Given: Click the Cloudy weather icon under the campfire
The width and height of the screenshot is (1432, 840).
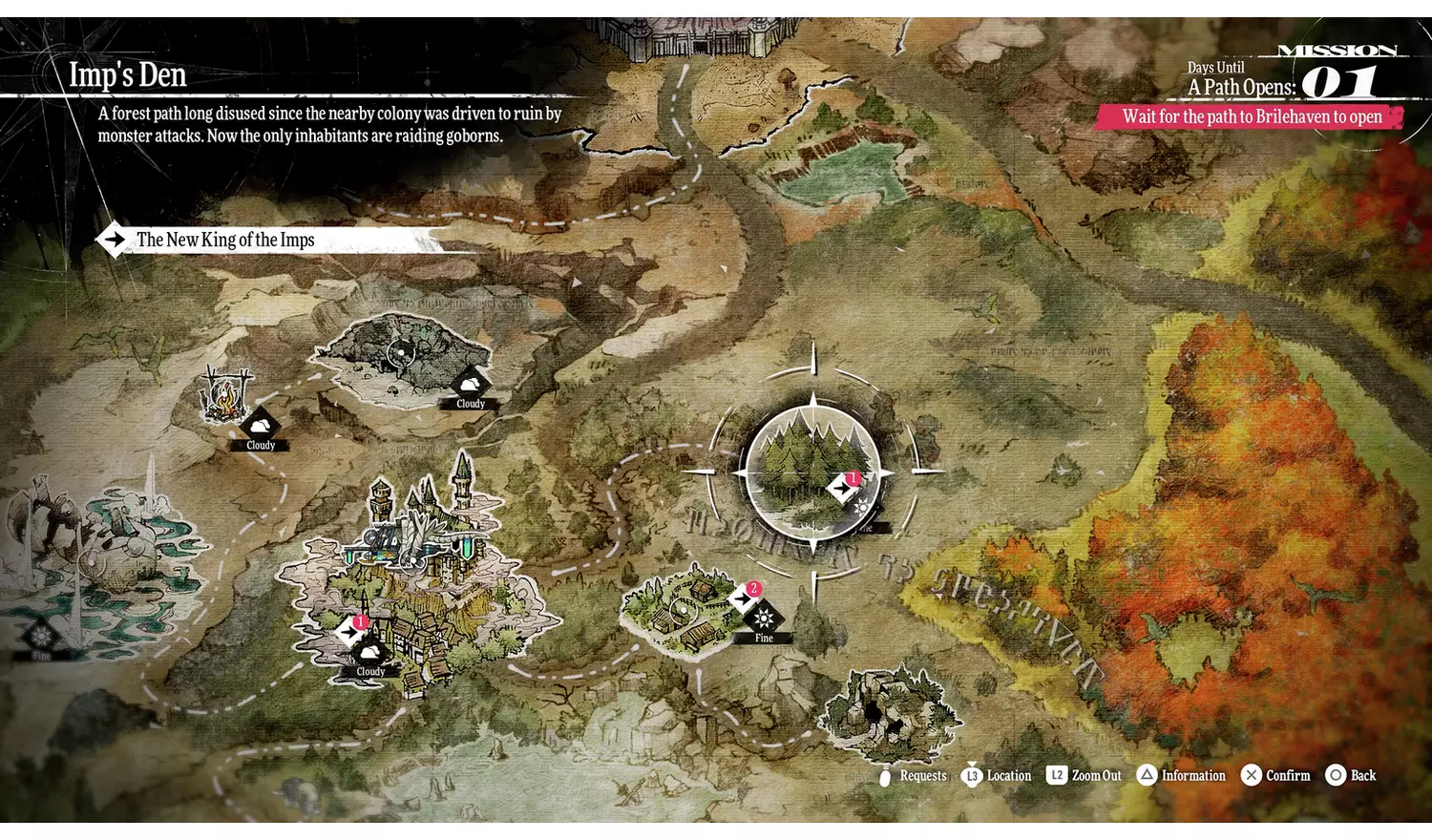Looking at the screenshot, I should pyautogui.click(x=259, y=426).
